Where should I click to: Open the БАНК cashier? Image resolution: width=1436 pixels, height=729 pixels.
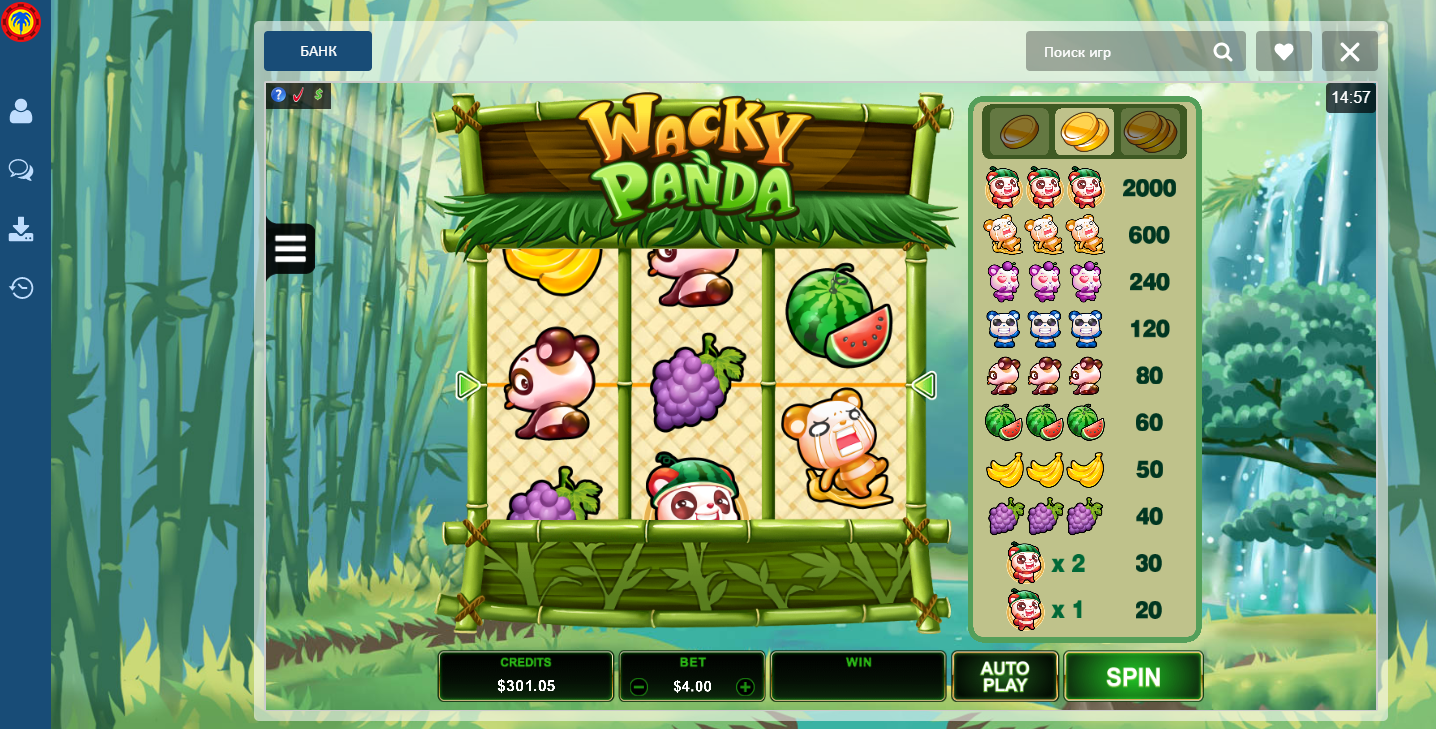(318, 51)
